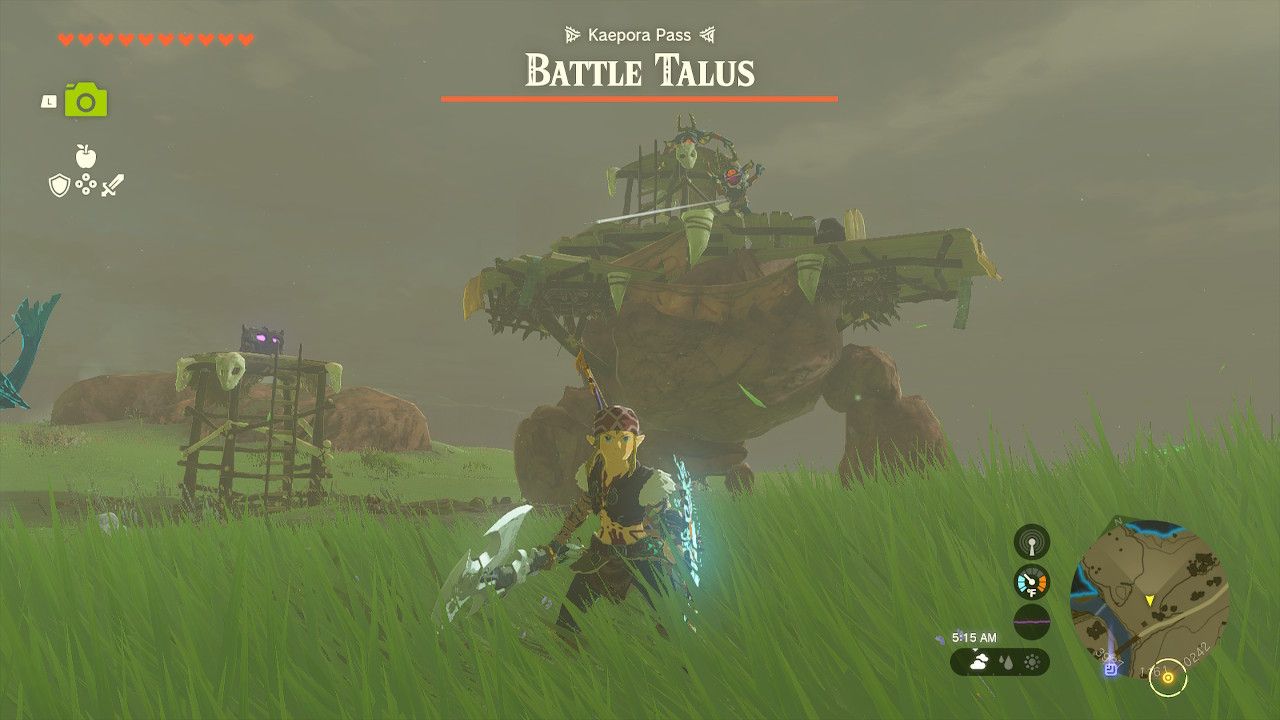Click the stealth noise indicator icon
The image size is (1280, 720).
(1030, 545)
